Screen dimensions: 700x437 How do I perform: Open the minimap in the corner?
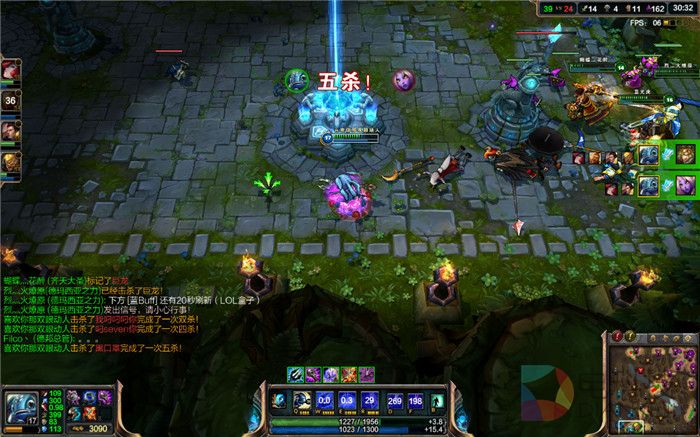pyautogui.click(x=650, y=385)
